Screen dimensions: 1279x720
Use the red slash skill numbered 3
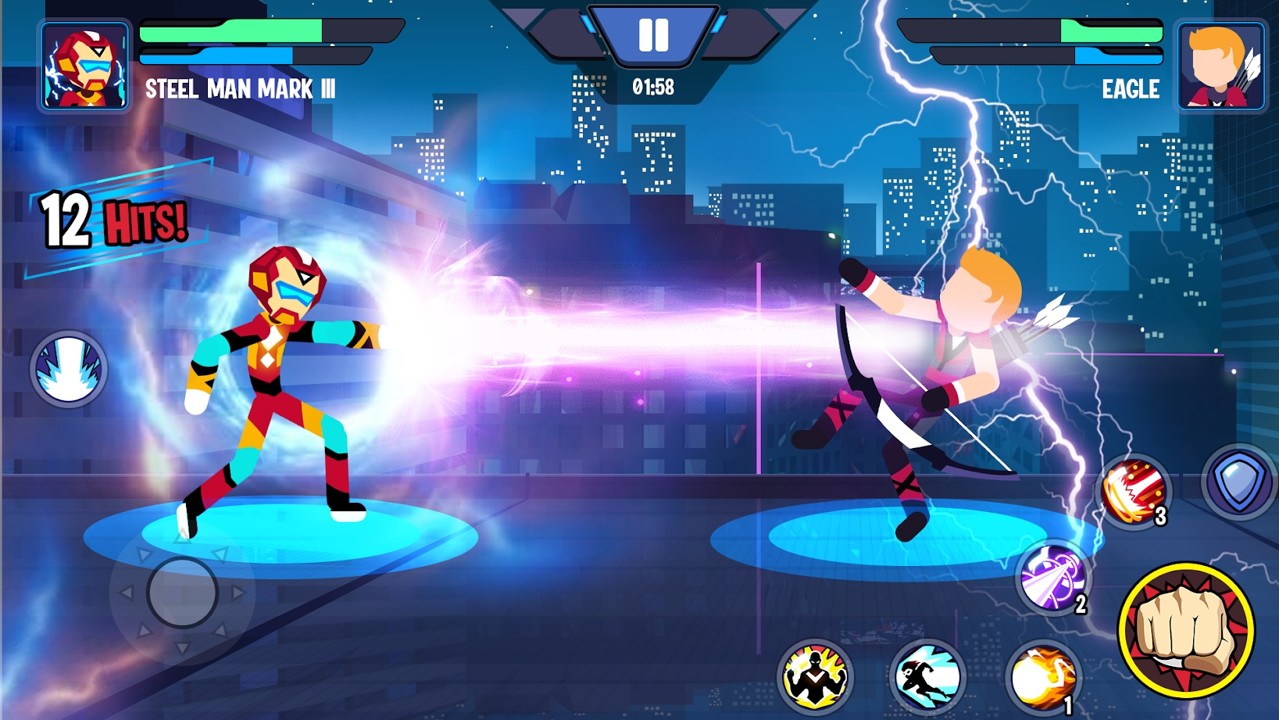(1134, 491)
